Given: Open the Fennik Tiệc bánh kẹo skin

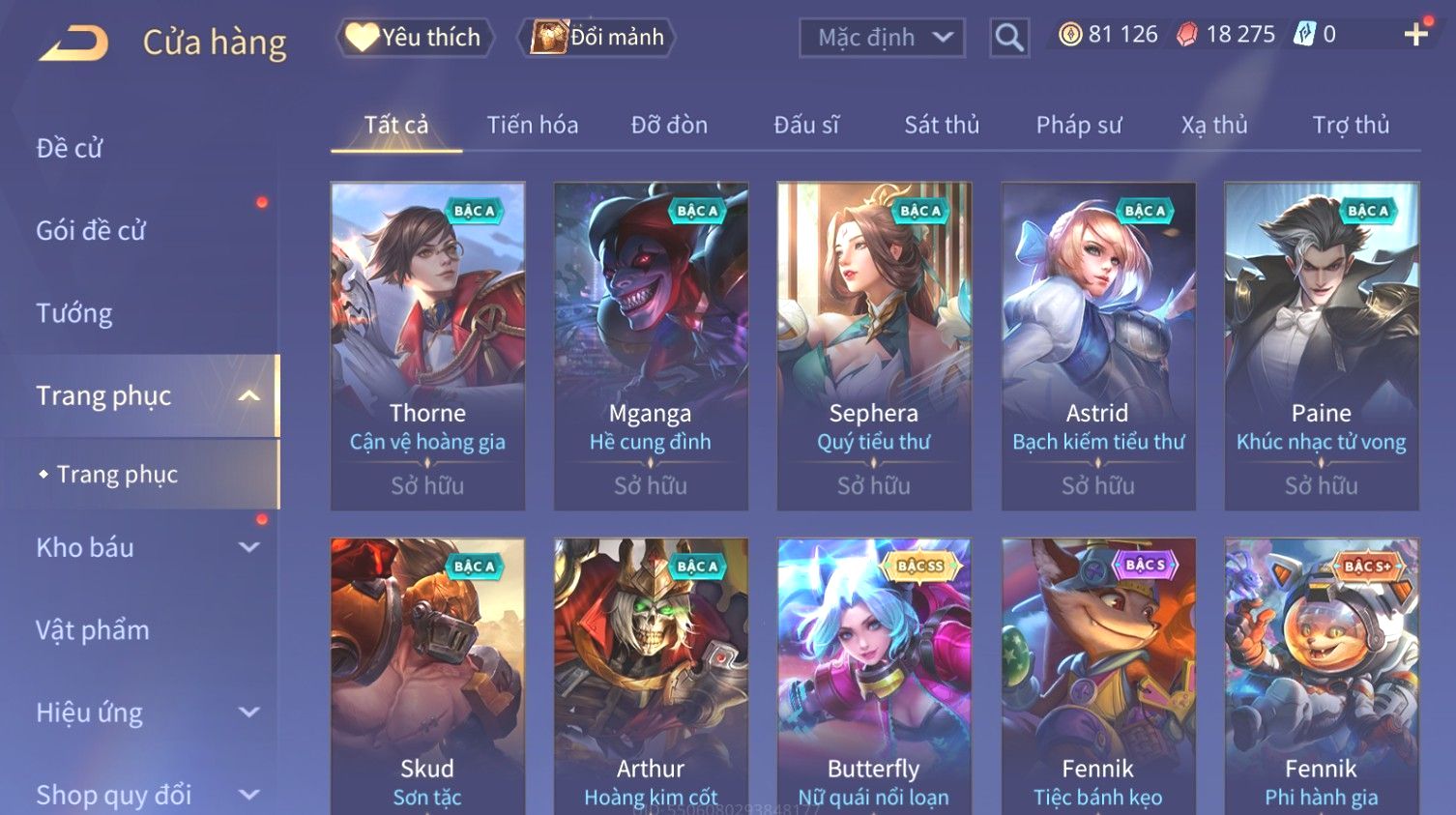Looking at the screenshot, I should pyautogui.click(x=1097, y=677).
